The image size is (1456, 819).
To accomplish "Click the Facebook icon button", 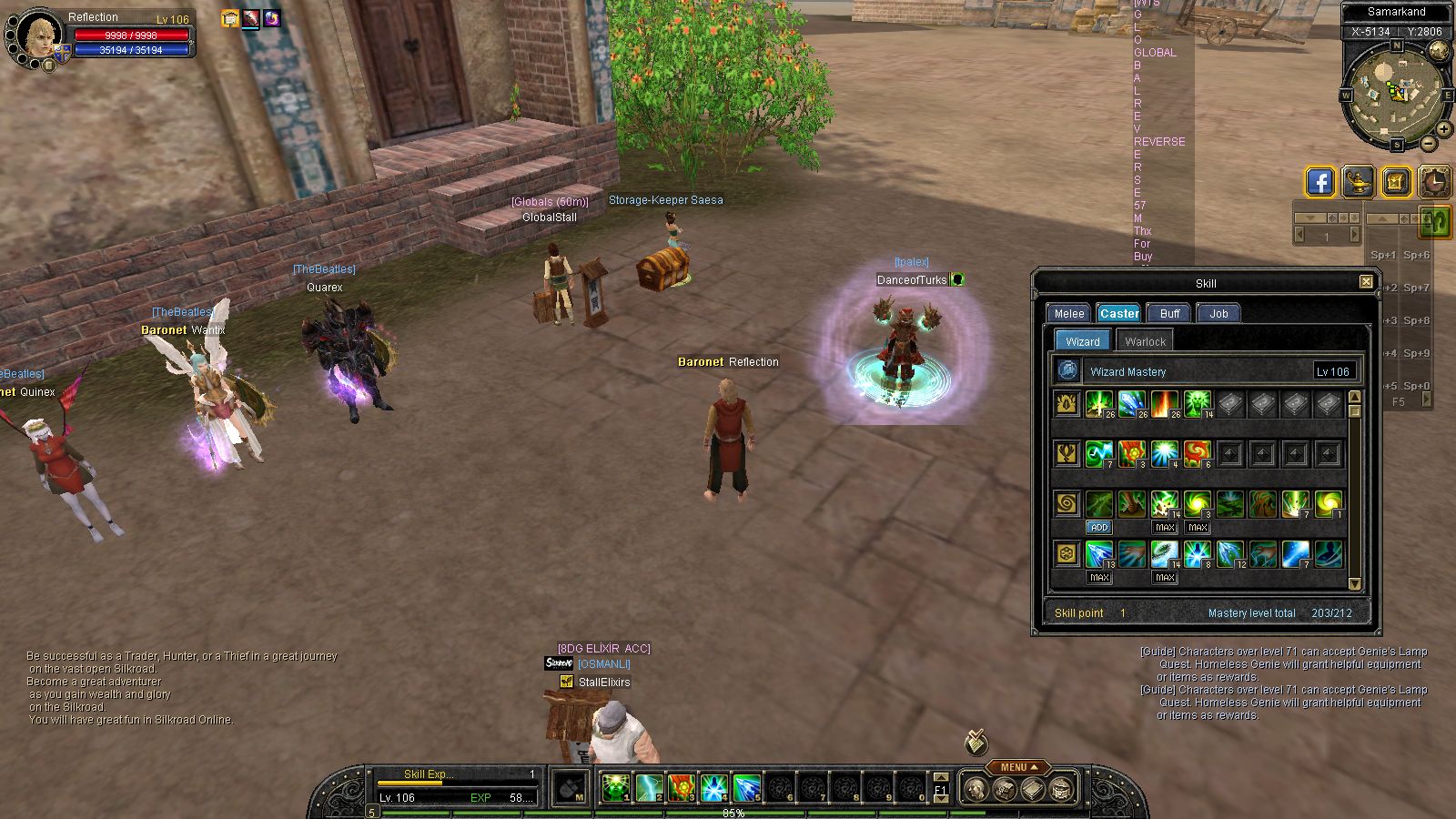I will (x=1319, y=182).
